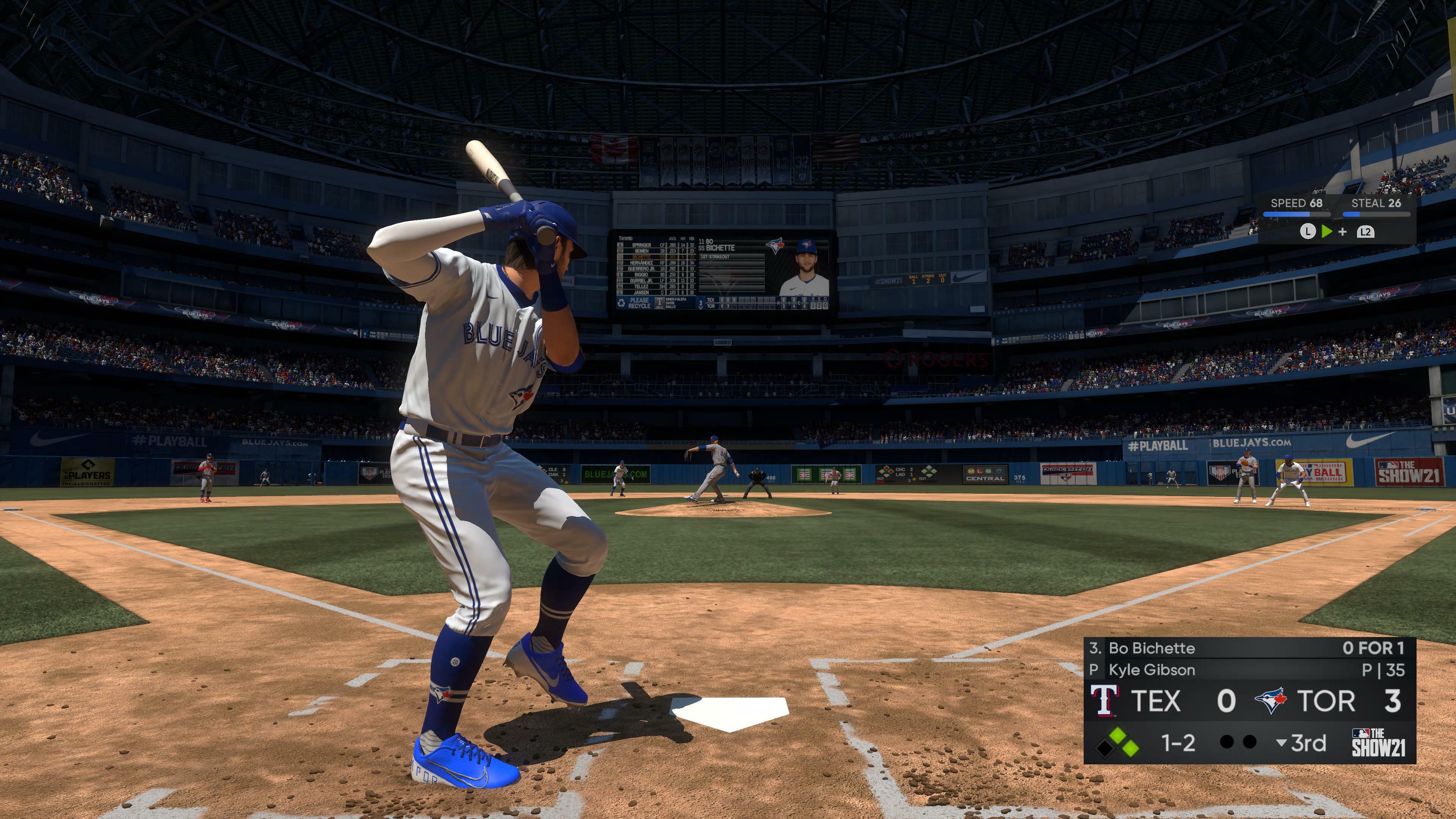Viewport: 1456px width, 819px height.
Task: Expand the Kyle Gibson pitcher row
Action: pyautogui.click(x=1153, y=671)
